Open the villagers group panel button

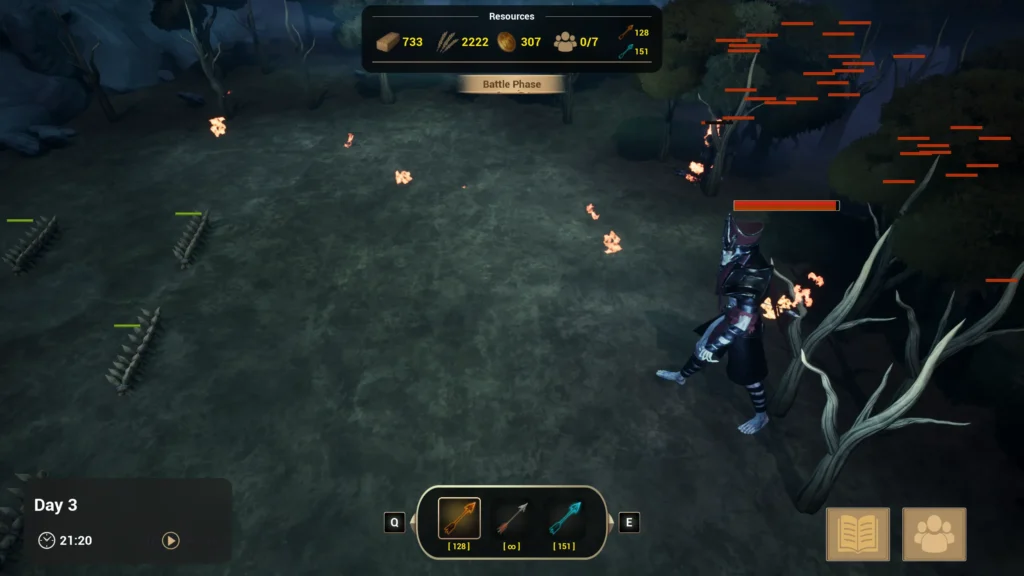point(934,534)
